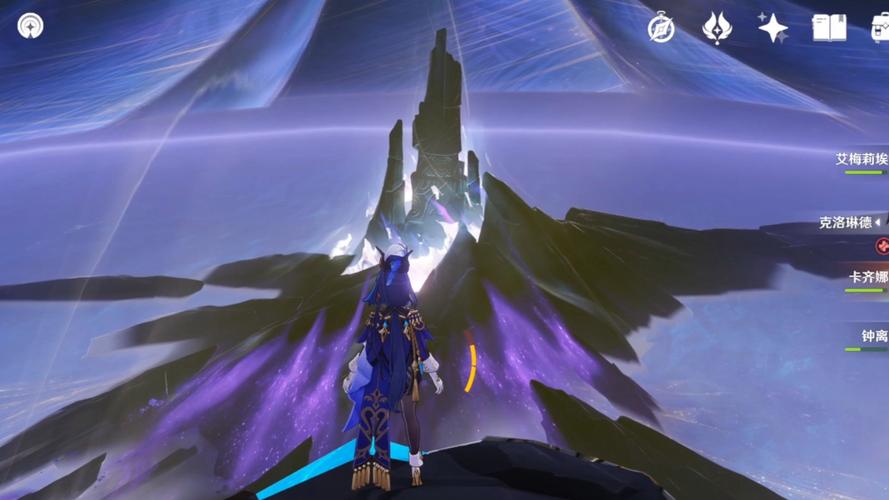The height and width of the screenshot is (500, 889).
Task: Click the winged emblem icon
Action: point(717,28)
